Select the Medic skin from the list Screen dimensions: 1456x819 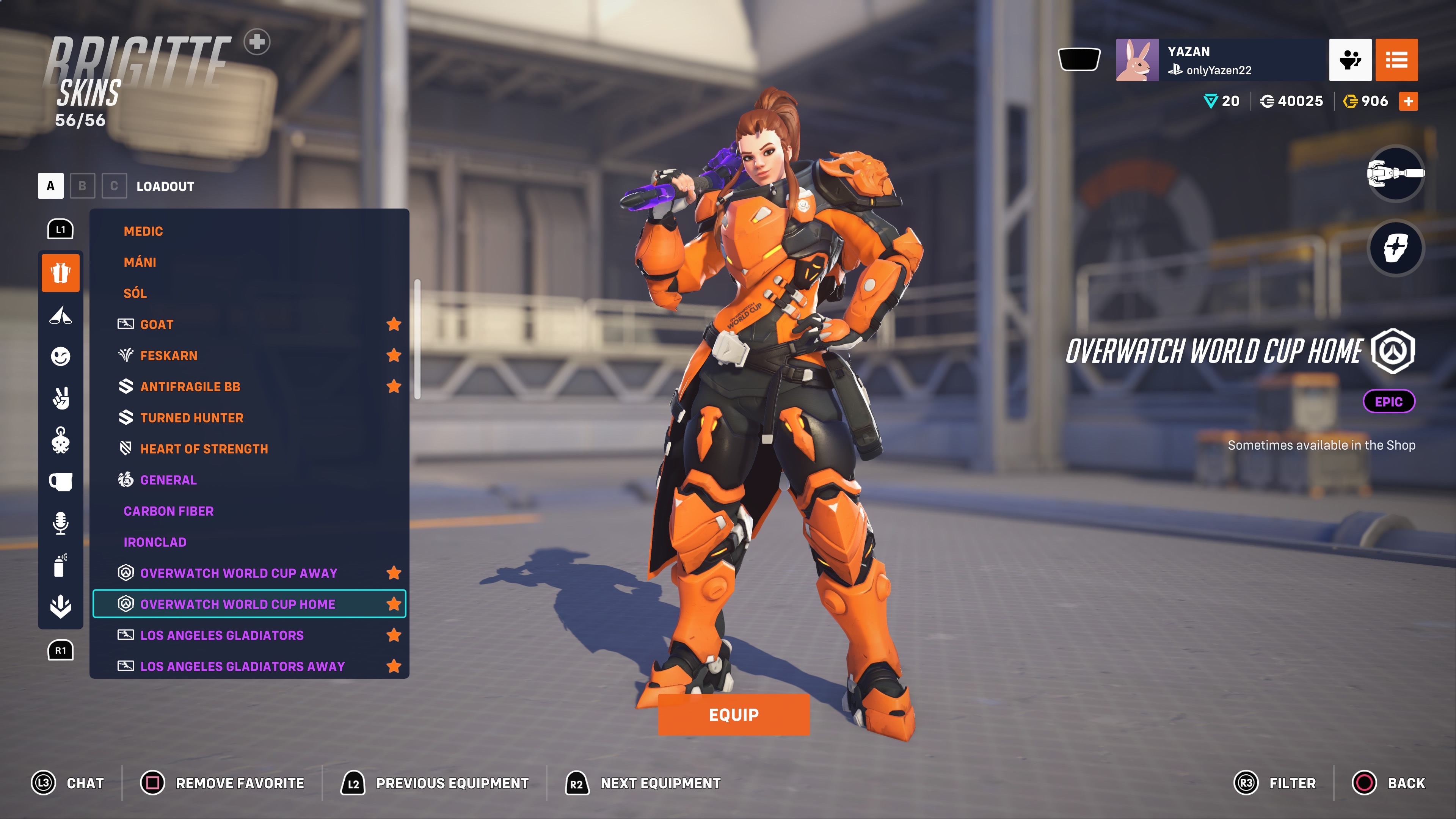pos(143,231)
